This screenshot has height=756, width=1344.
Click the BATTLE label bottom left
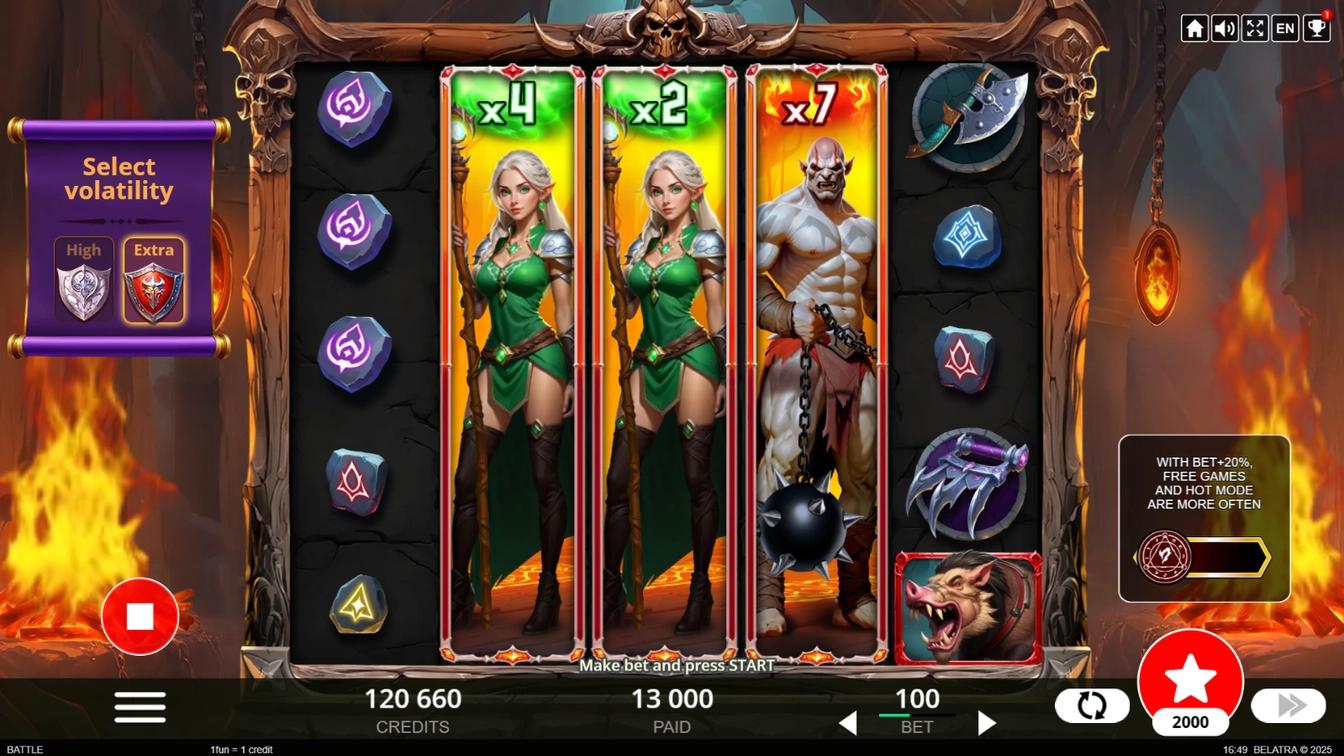[24, 748]
